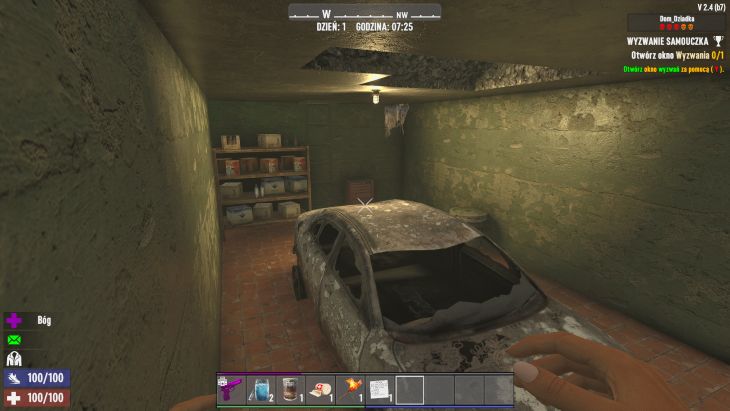Image resolution: width=730 pixels, height=411 pixels.
Task: Click the white jacket status icon
Action: pyautogui.click(x=15, y=359)
